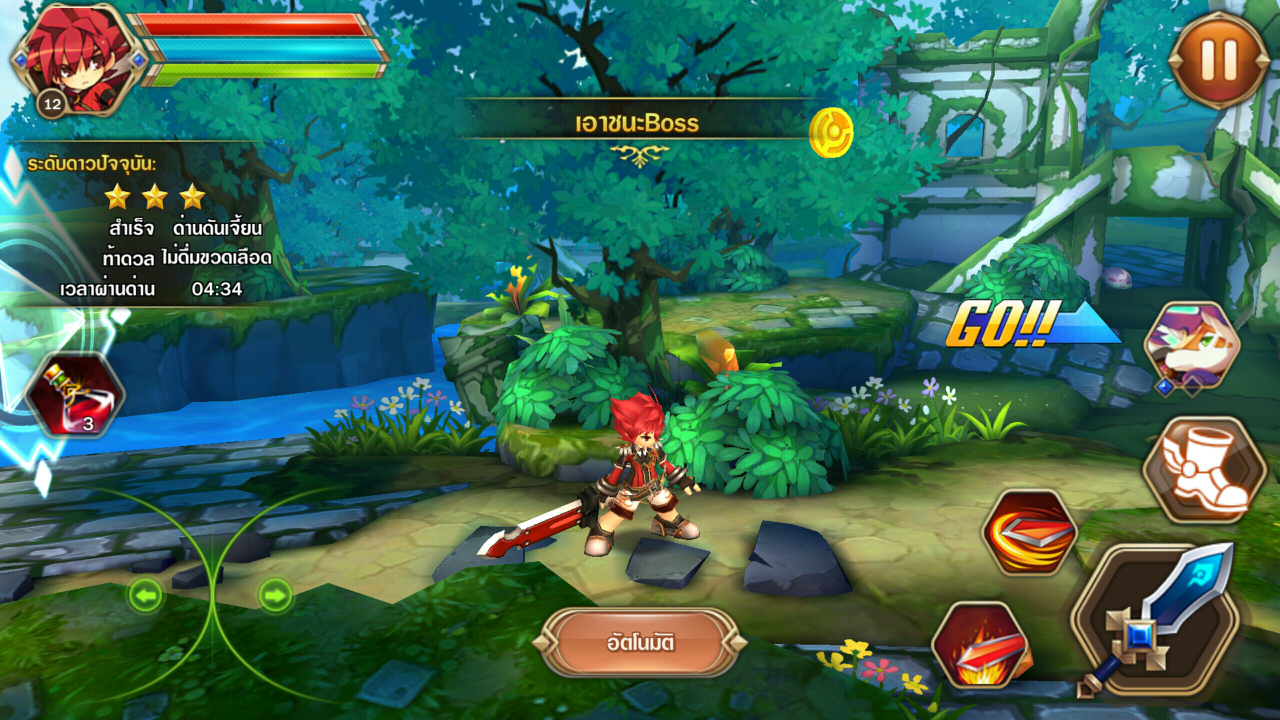
Task: Select the เอาชนะBoss objective banner
Action: click(637, 124)
